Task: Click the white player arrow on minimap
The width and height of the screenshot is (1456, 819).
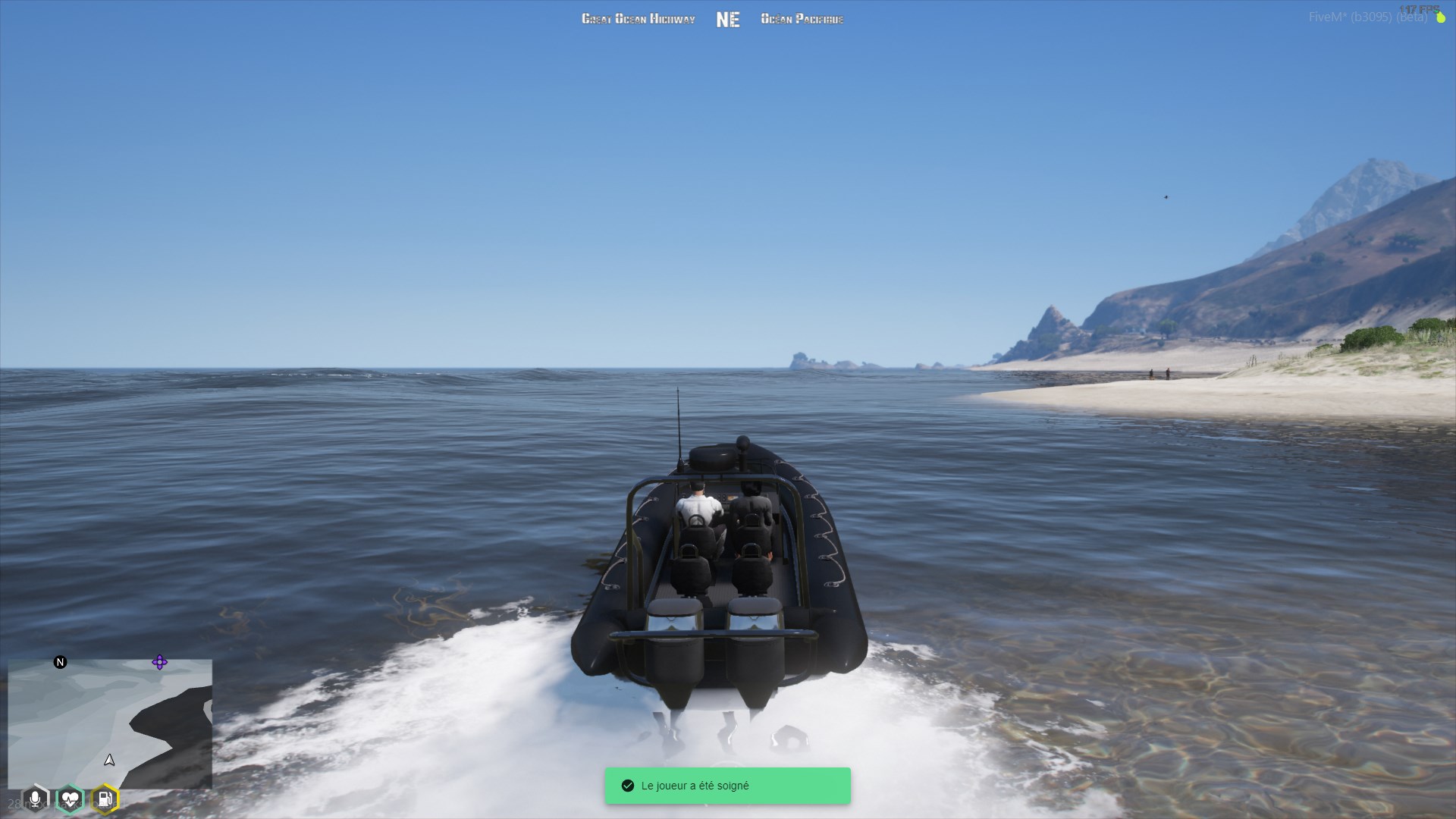Action: [109, 760]
